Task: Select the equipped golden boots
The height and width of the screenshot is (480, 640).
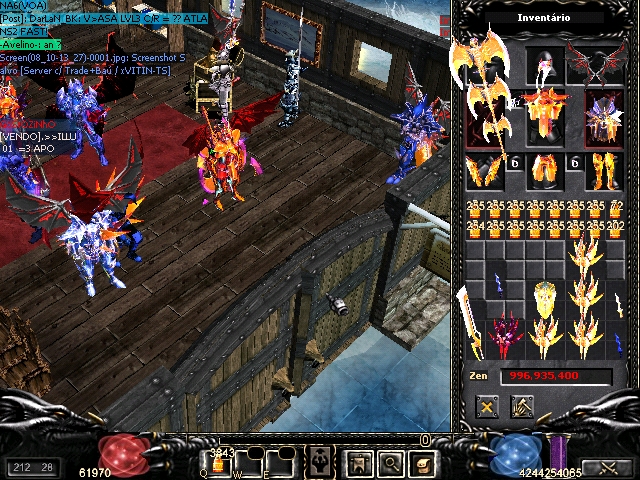Action: pyautogui.click(x=604, y=171)
